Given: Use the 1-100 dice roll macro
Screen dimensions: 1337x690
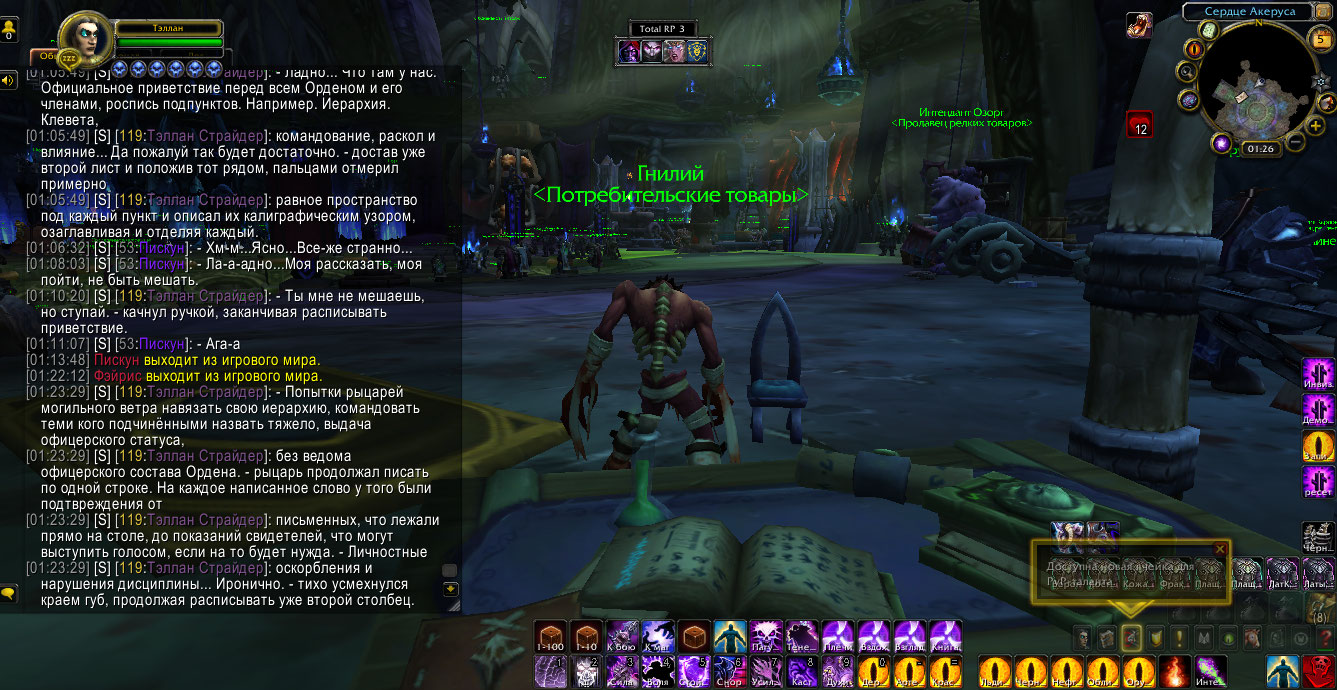Looking at the screenshot, I should coord(550,636).
